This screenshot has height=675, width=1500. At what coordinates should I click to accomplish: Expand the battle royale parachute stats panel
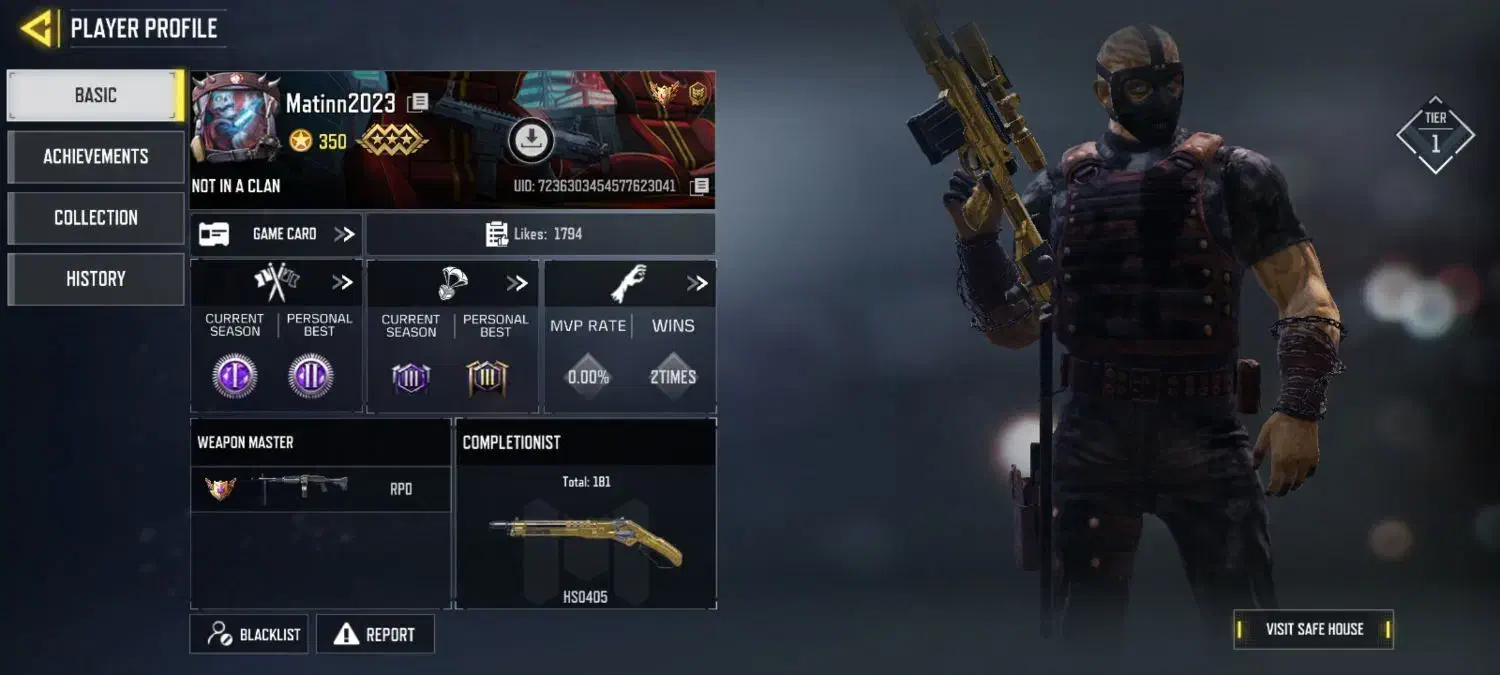[x=516, y=283]
